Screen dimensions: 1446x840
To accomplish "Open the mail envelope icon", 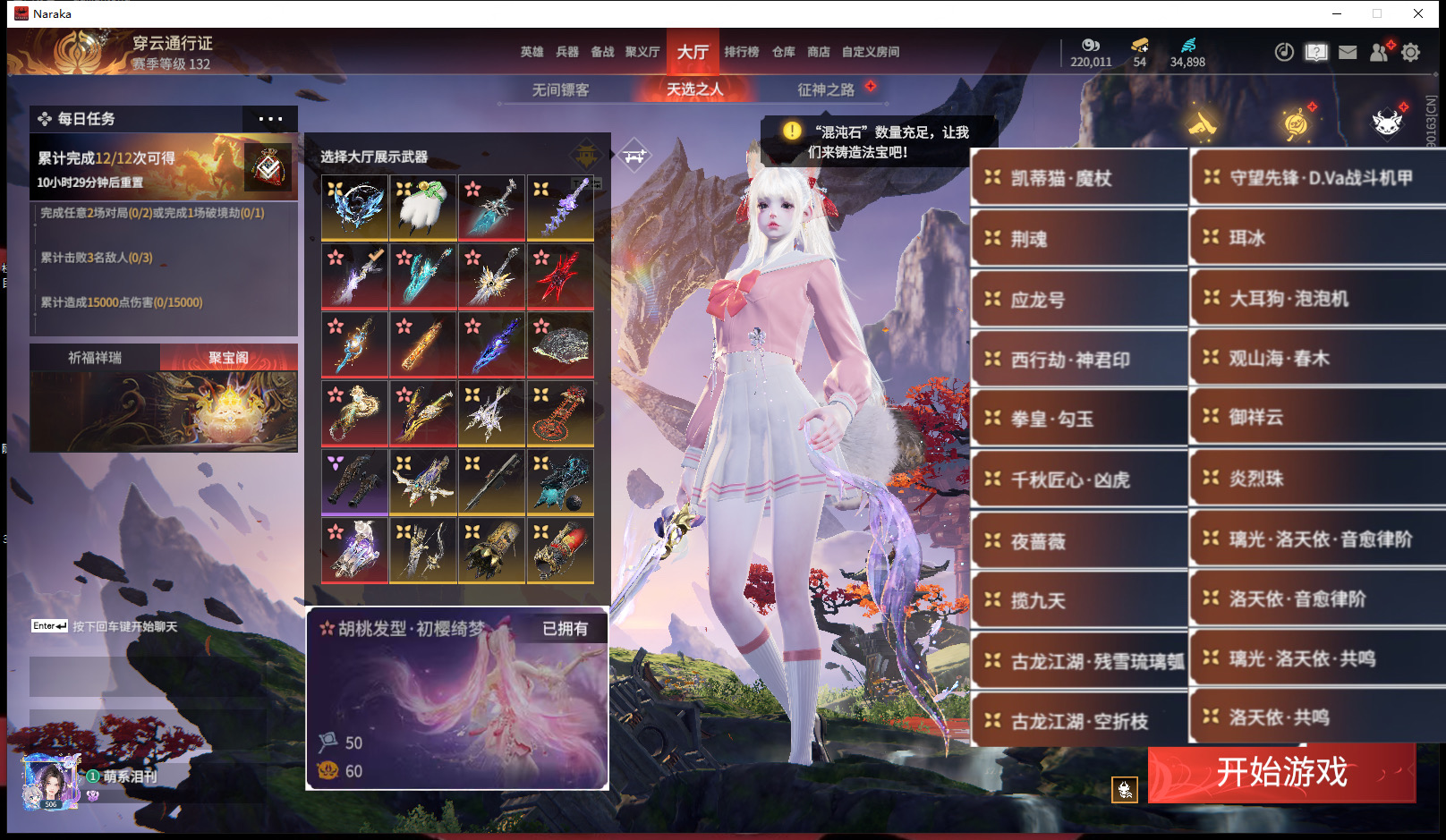I will pos(1348,53).
